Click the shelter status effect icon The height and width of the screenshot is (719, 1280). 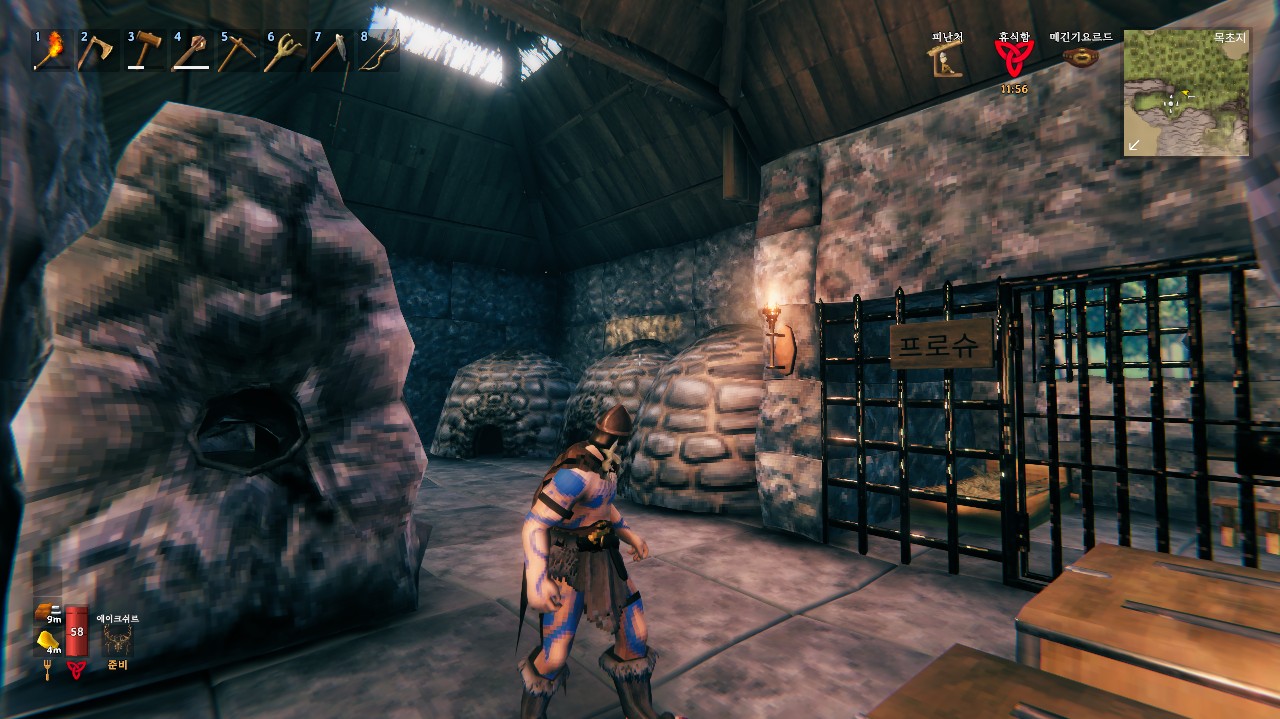click(x=947, y=62)
